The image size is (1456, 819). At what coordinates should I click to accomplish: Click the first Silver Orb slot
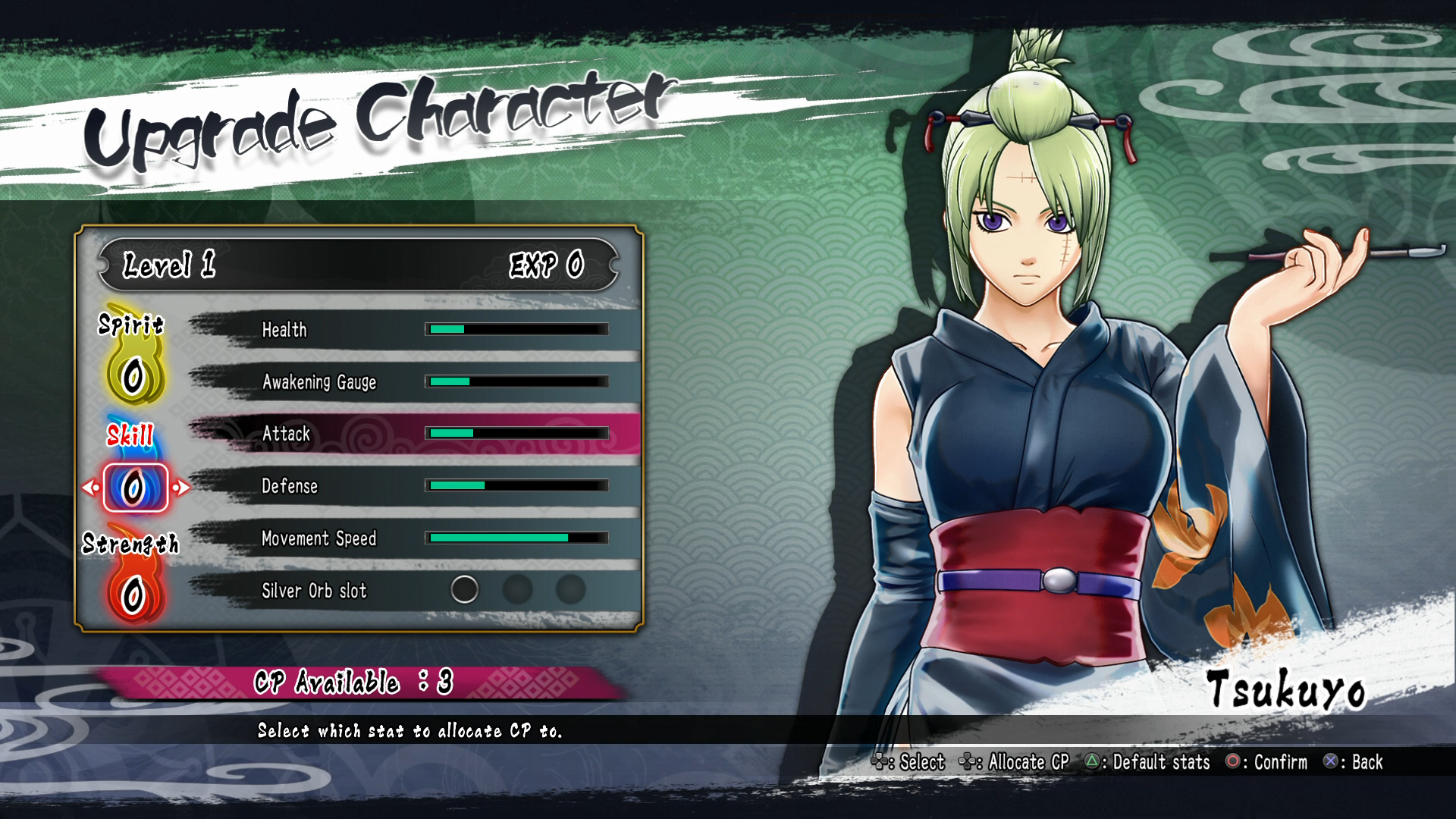tap(464, 589)
